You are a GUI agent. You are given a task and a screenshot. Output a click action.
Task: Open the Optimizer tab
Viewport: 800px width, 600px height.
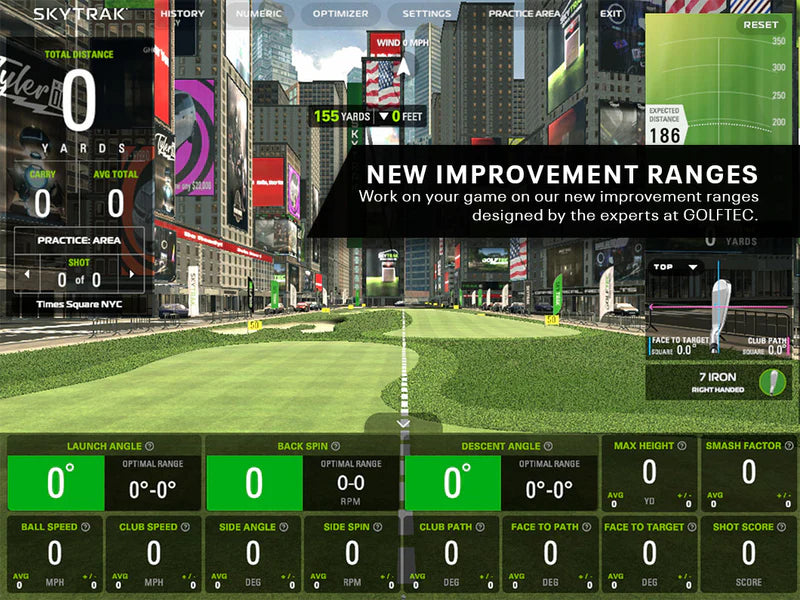point(340,14)
